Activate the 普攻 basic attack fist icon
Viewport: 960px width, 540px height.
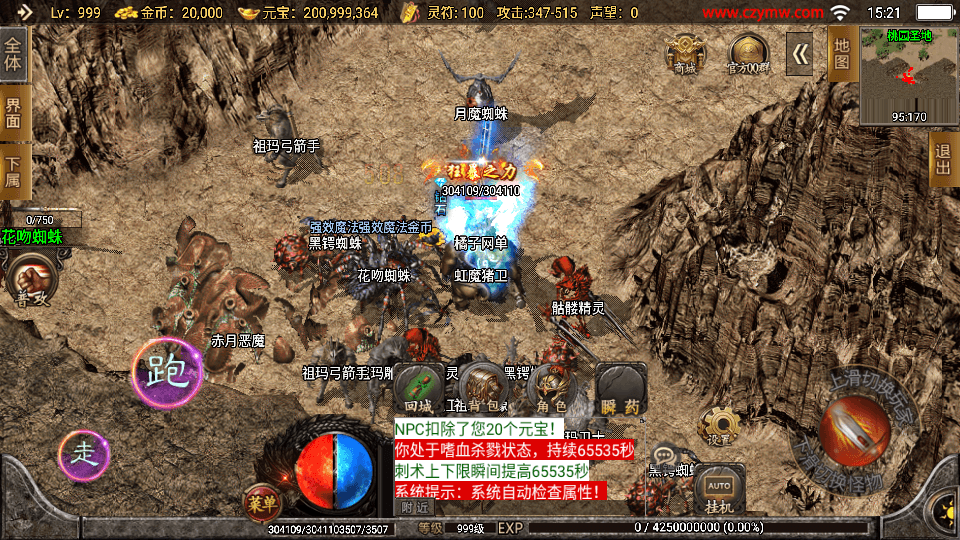[x=29, y=280]
